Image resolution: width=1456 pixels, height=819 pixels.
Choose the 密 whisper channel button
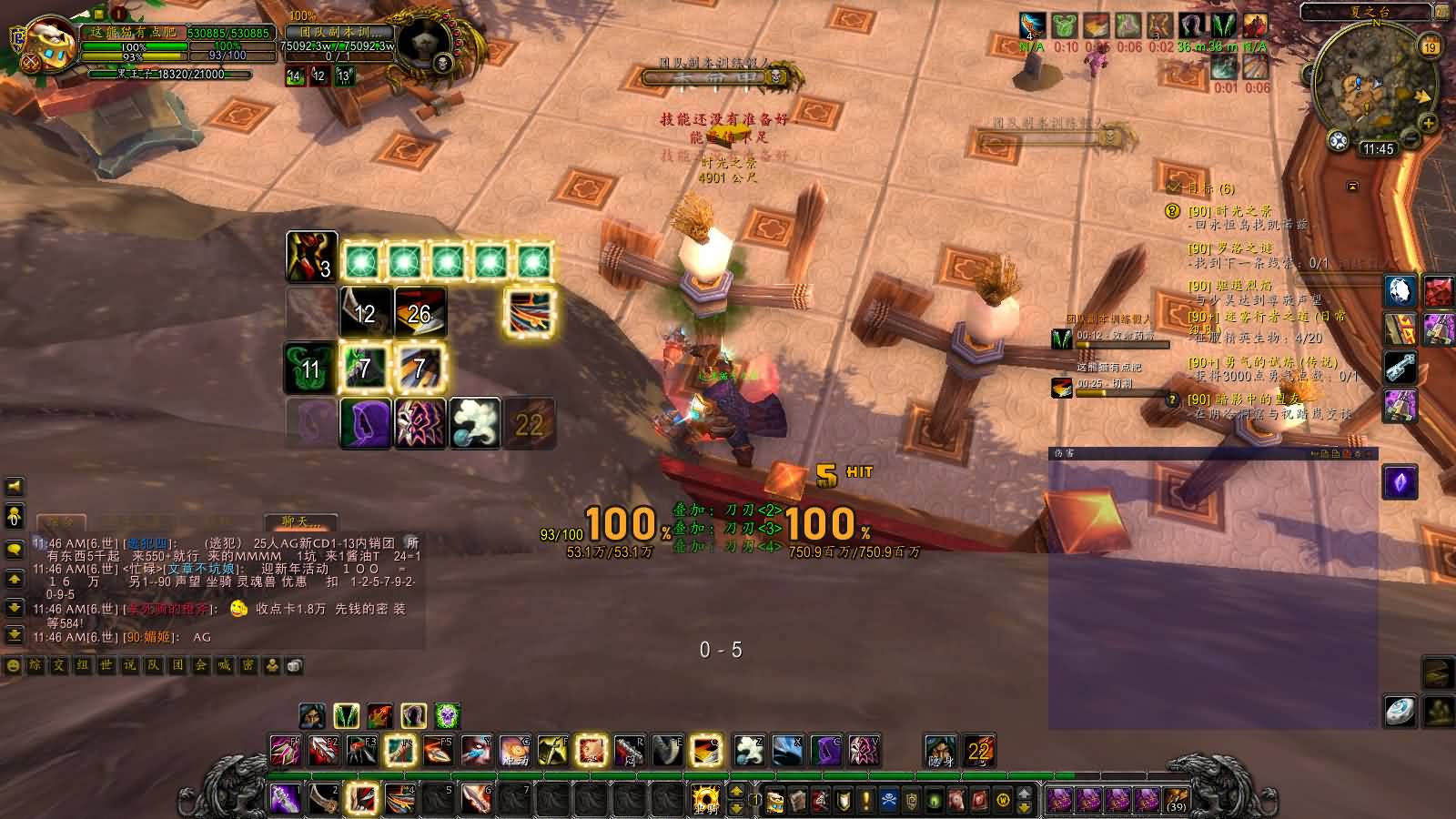click(x=248, y=666)
